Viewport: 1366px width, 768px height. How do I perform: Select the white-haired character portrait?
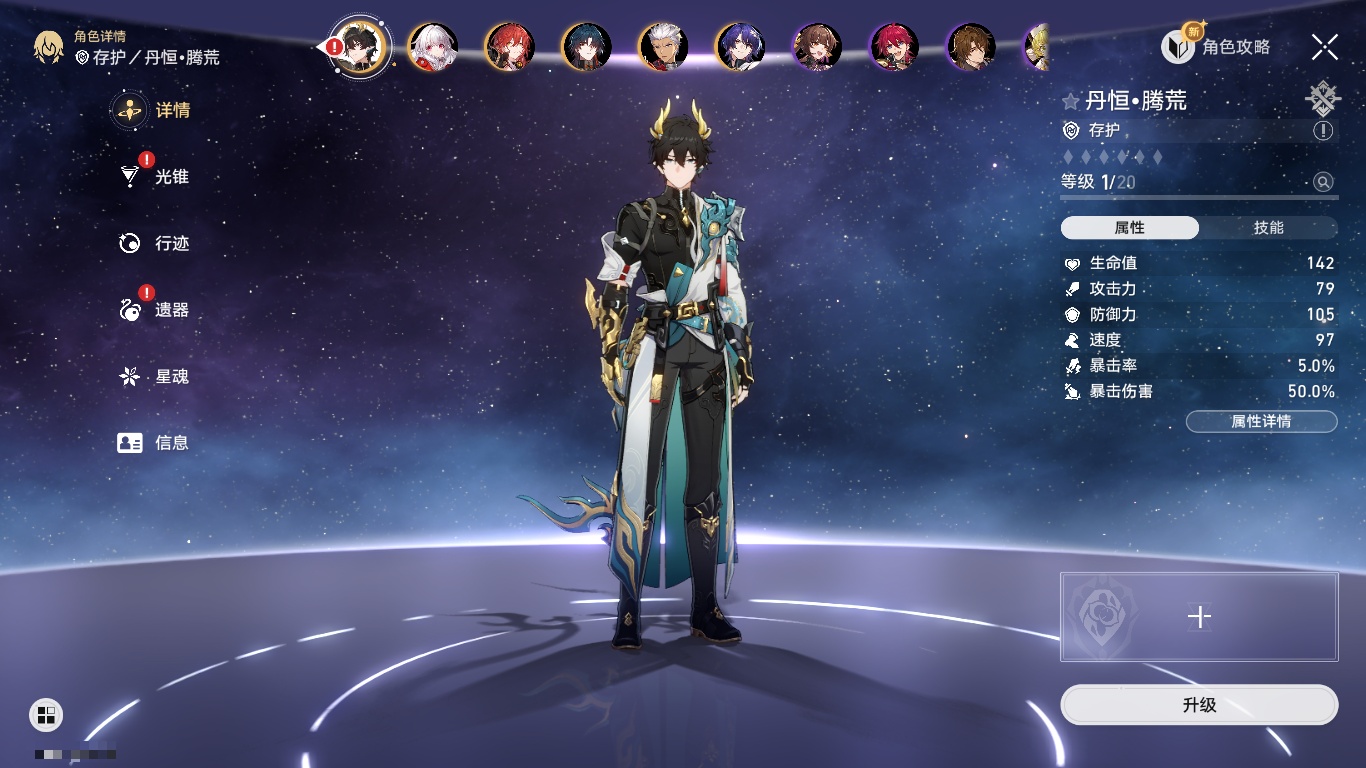click(433, 46)
